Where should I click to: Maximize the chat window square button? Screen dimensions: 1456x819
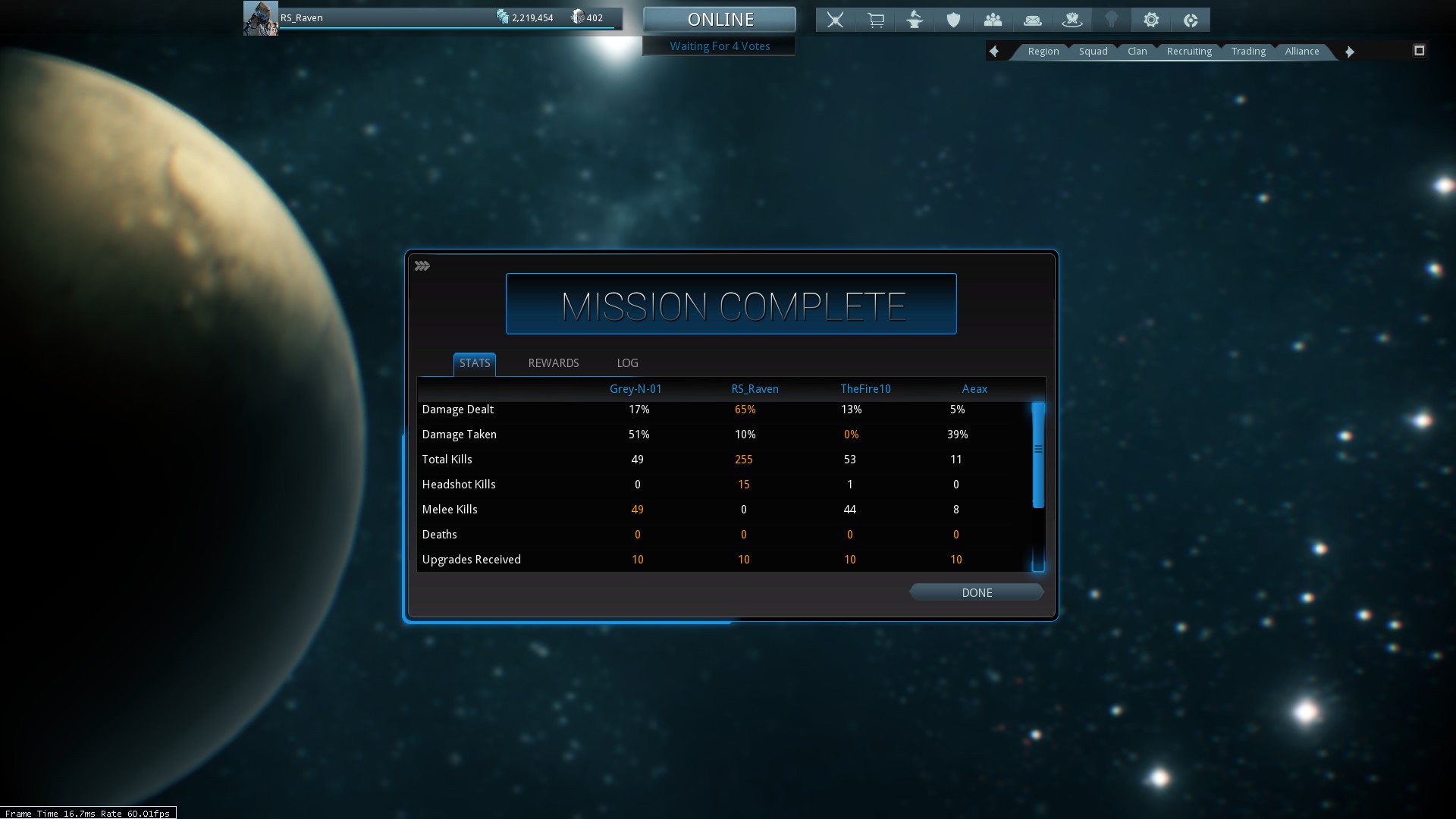(1420, 51)
